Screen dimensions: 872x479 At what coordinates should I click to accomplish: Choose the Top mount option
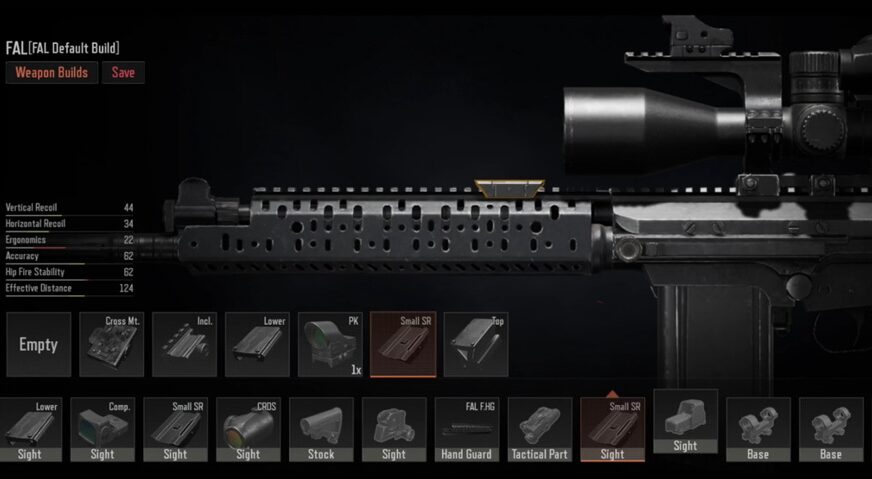(x=476, y=344)
